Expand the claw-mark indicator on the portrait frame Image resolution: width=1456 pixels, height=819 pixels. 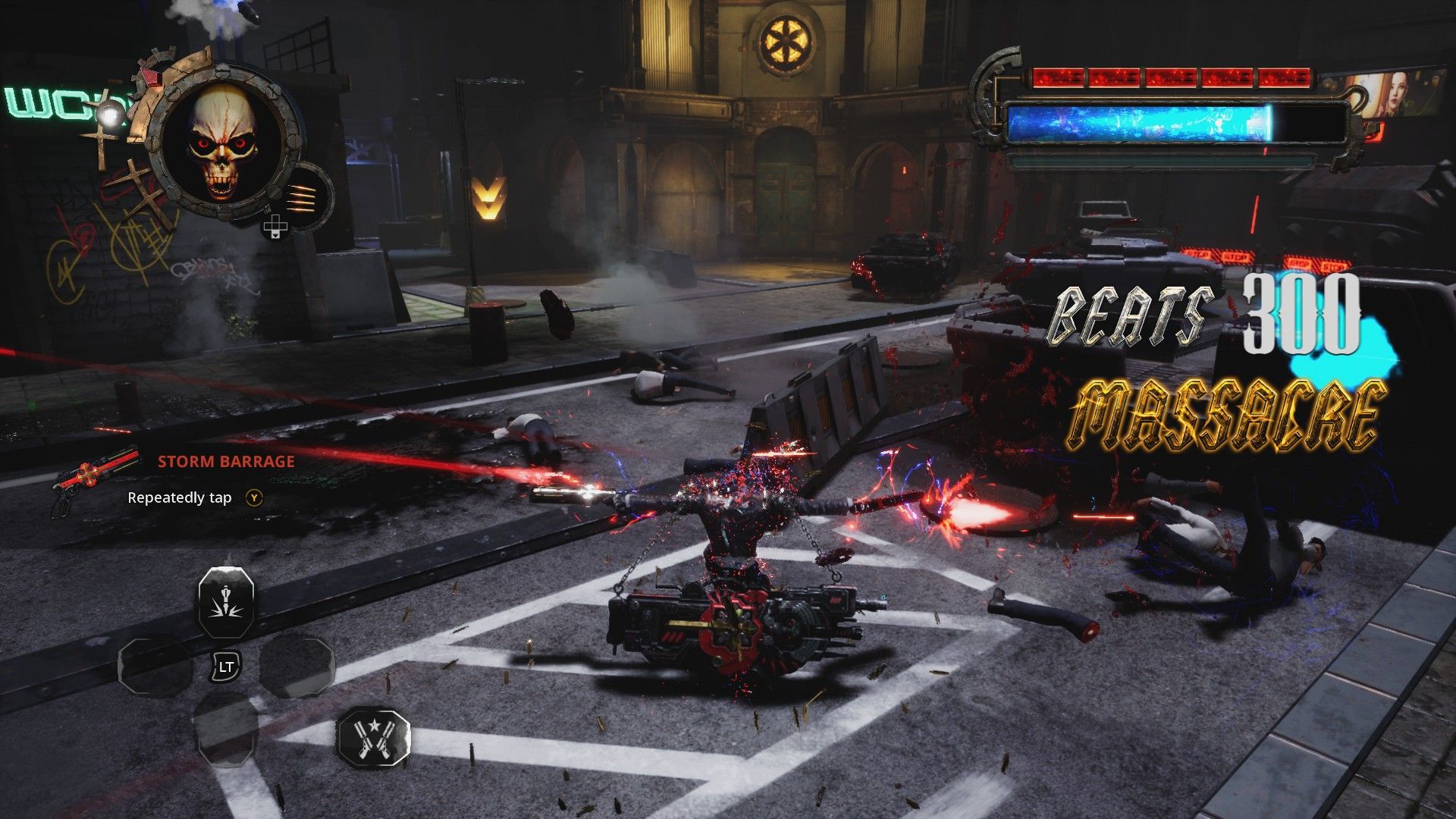[x=302, y=199]
